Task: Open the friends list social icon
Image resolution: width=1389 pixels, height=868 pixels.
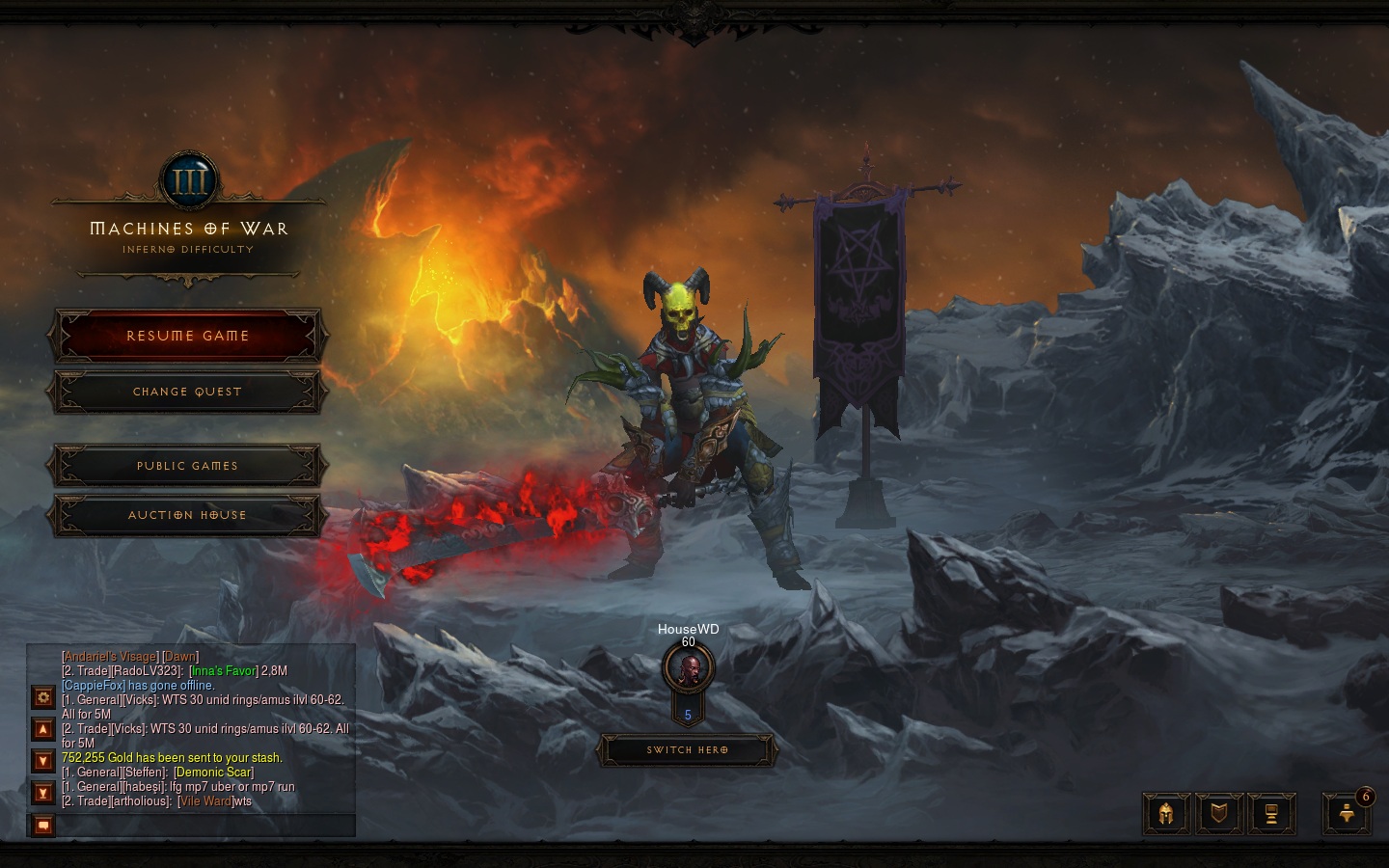Action: 1347,814
